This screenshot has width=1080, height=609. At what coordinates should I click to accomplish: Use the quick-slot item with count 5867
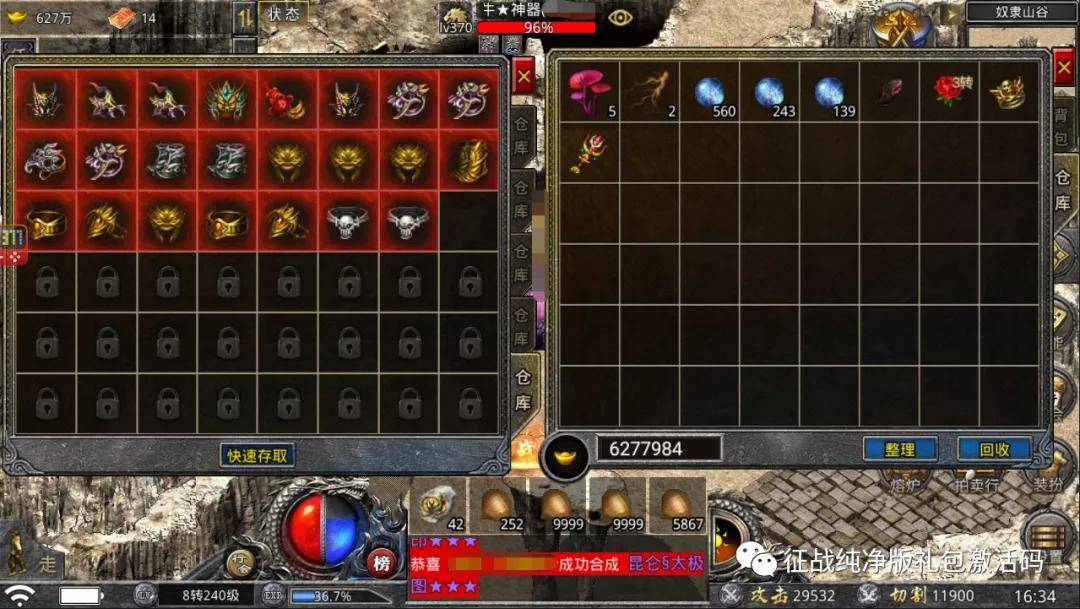677,505
